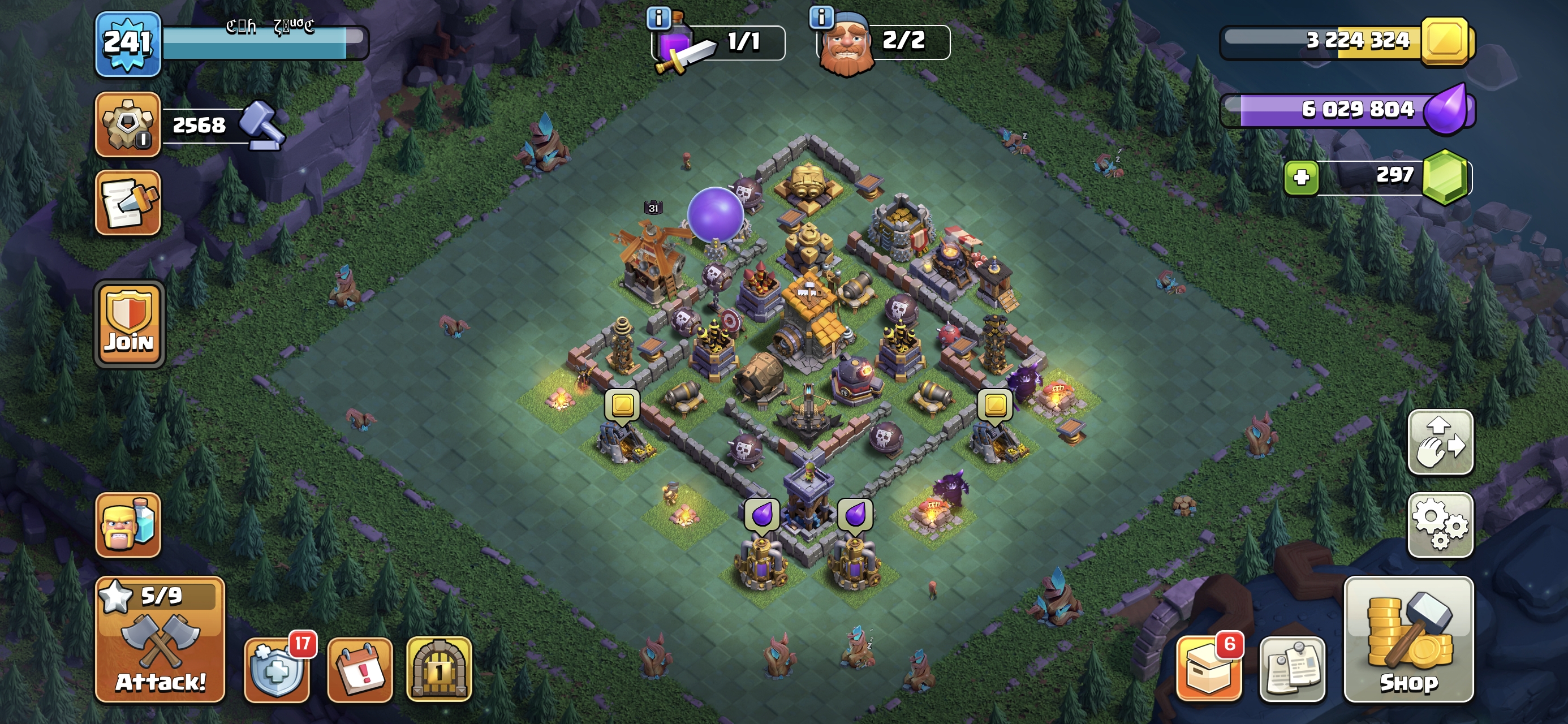Collect gold from the left gold mine bubble

[622, 404]
